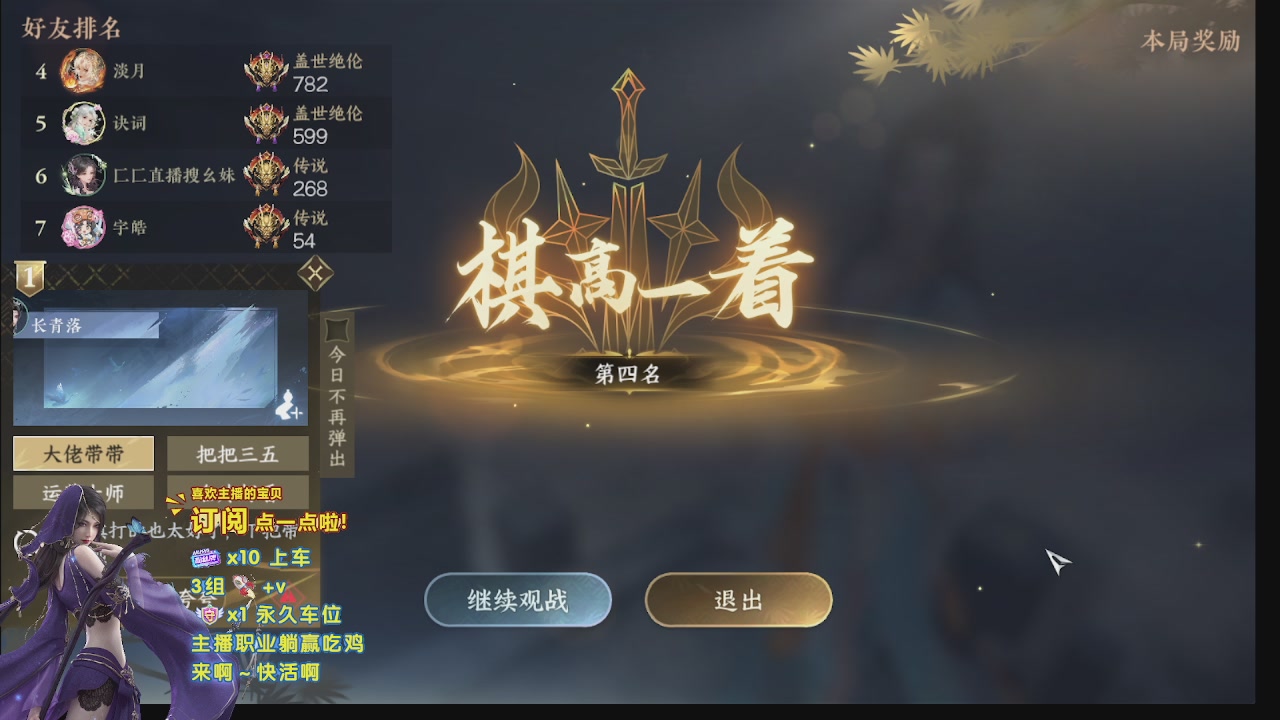The height and width of the screenshot is (720, 1280).
Task: Click the 传说 badge beside 仄仄直播搜幺妹
Action: point(264,175)
